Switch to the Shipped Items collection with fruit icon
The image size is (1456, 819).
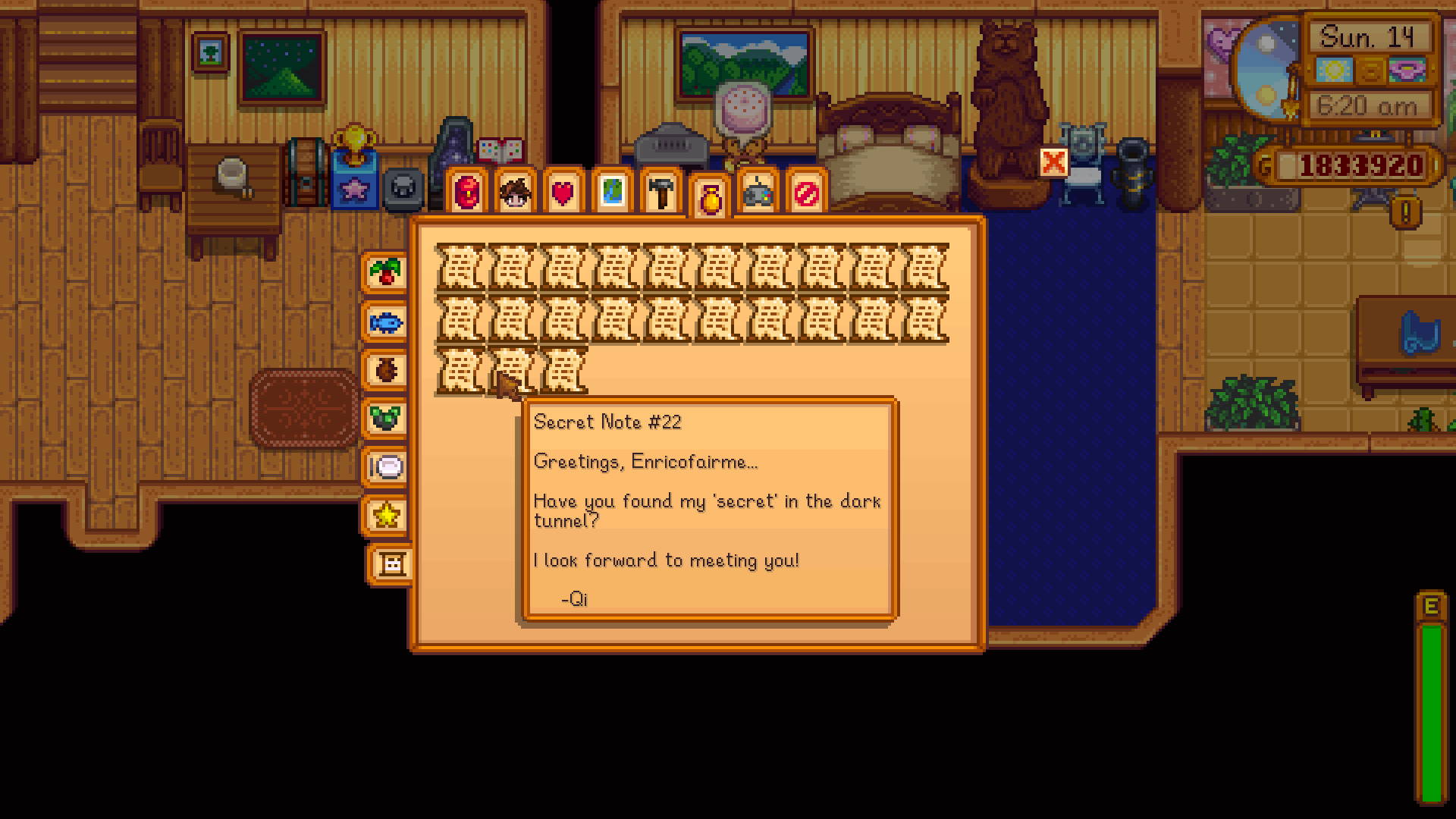[385, 273]
